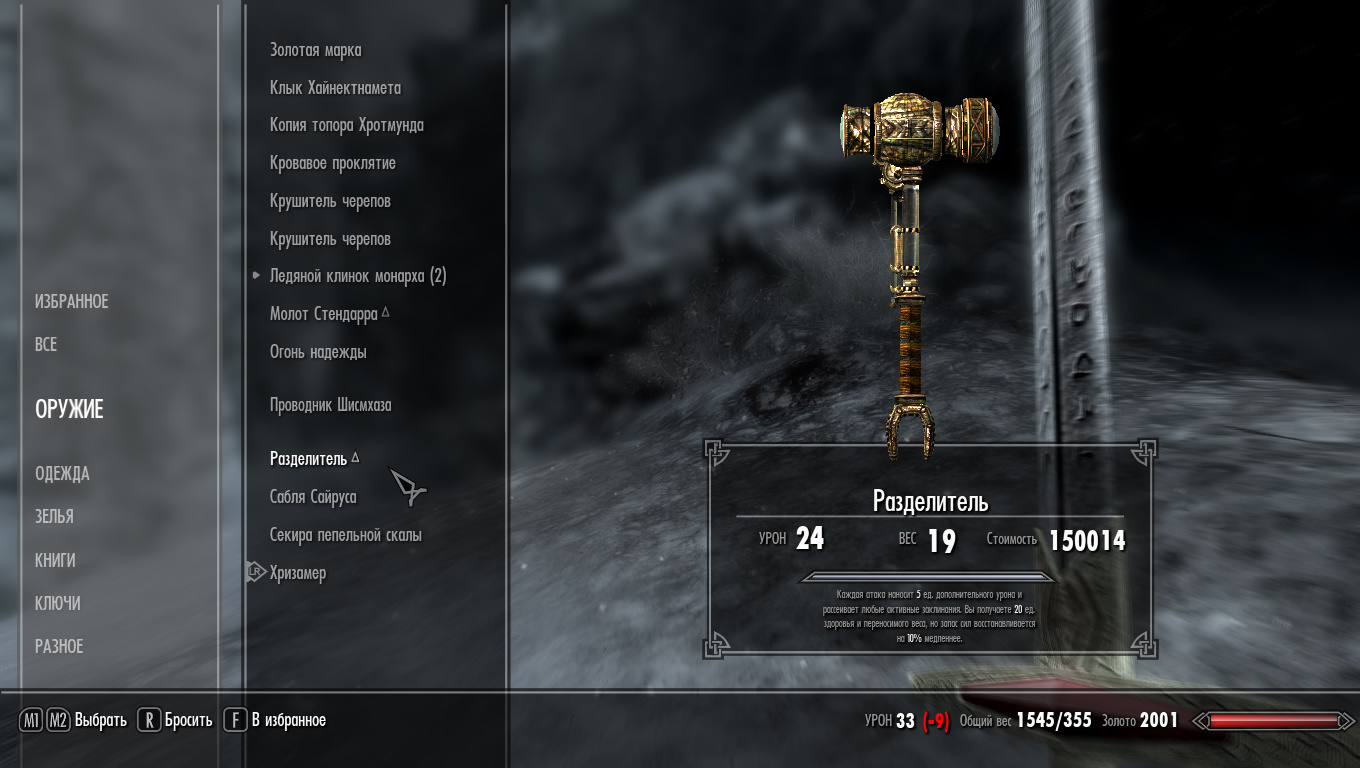The image size is (1360, 768).
Task: Select the equipped Хризамер sword
Action: pos(297,573)
